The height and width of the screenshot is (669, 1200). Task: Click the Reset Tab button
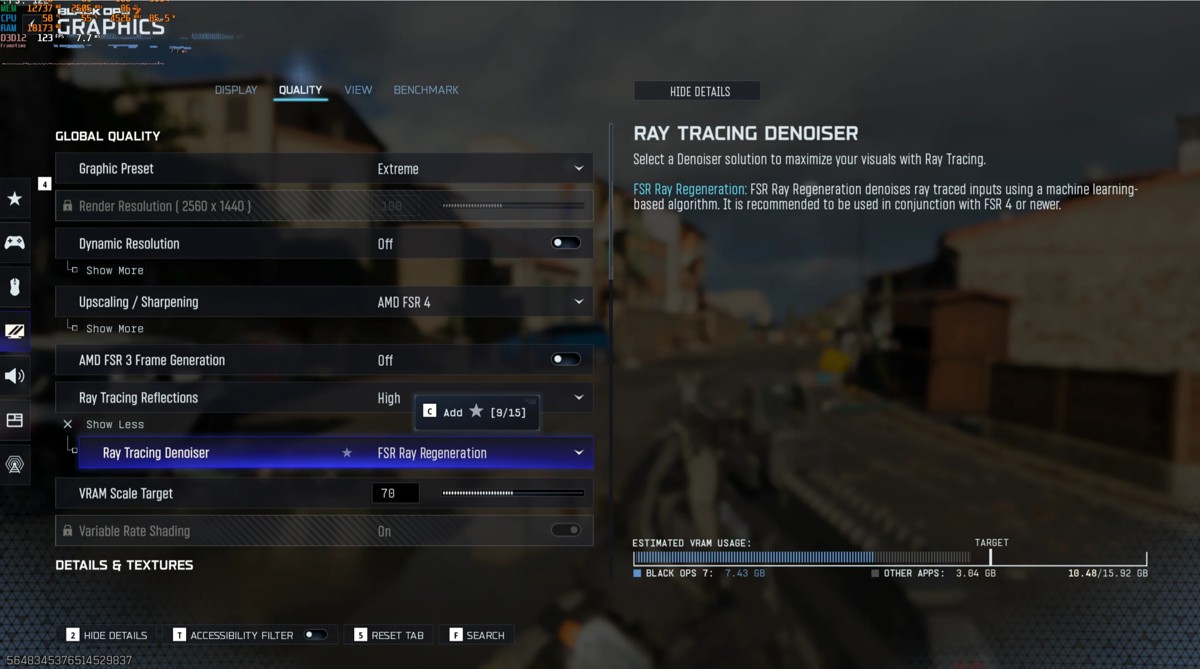click(x=389, y=635)
